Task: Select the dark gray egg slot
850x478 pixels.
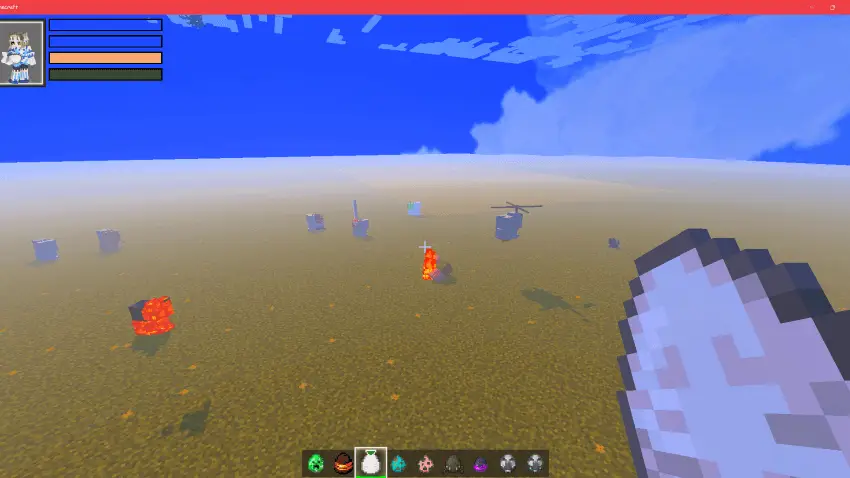Action: pos(453,463)
